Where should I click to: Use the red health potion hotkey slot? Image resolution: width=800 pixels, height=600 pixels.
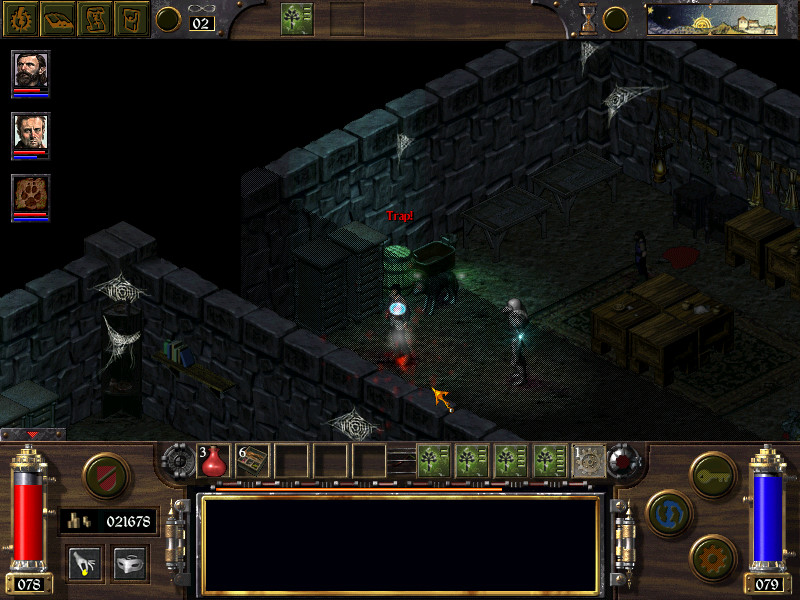coord(215,460)
